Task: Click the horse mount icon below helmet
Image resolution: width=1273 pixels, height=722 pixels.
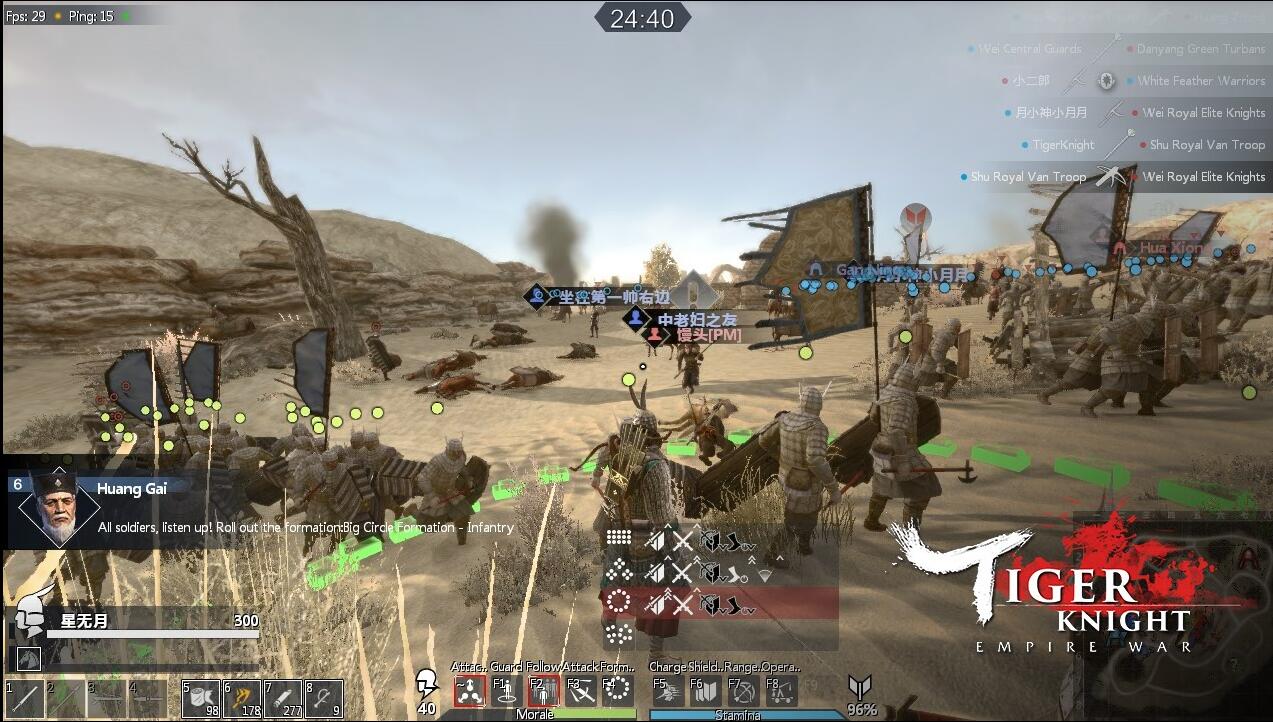Action: [x=28, y=657]
